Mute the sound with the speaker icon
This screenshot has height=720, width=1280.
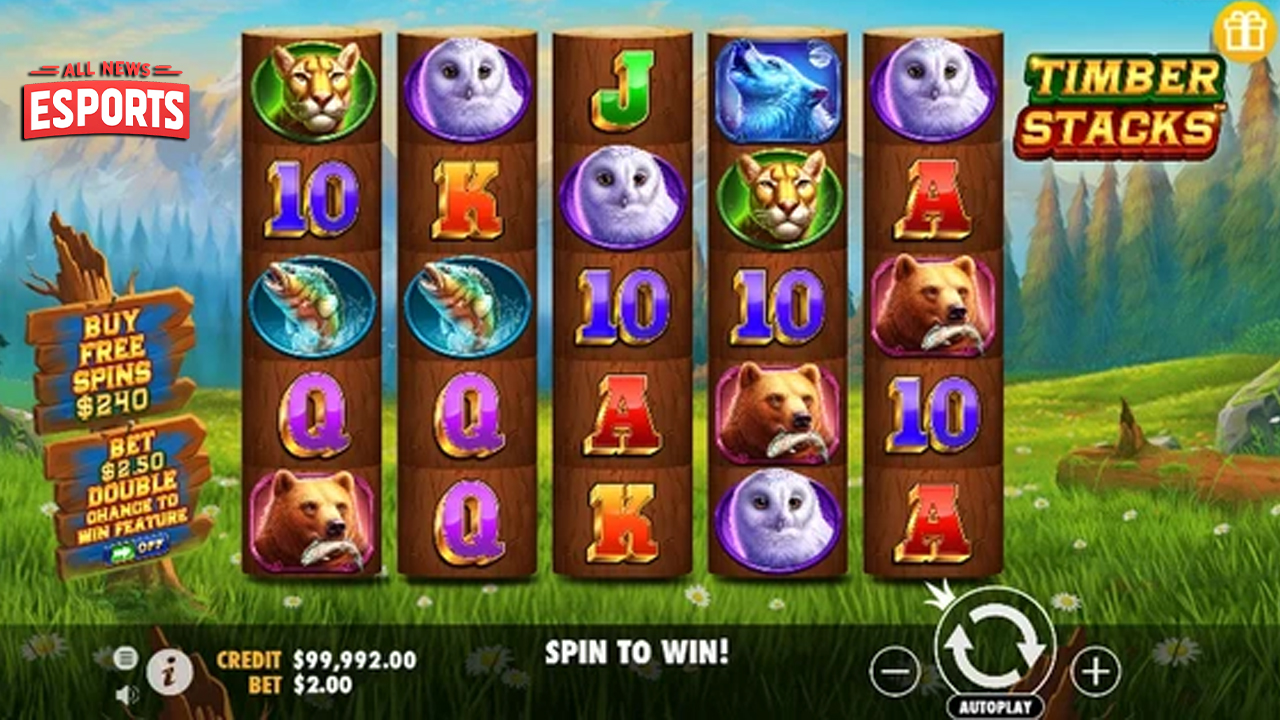click(x=126, y=693)
